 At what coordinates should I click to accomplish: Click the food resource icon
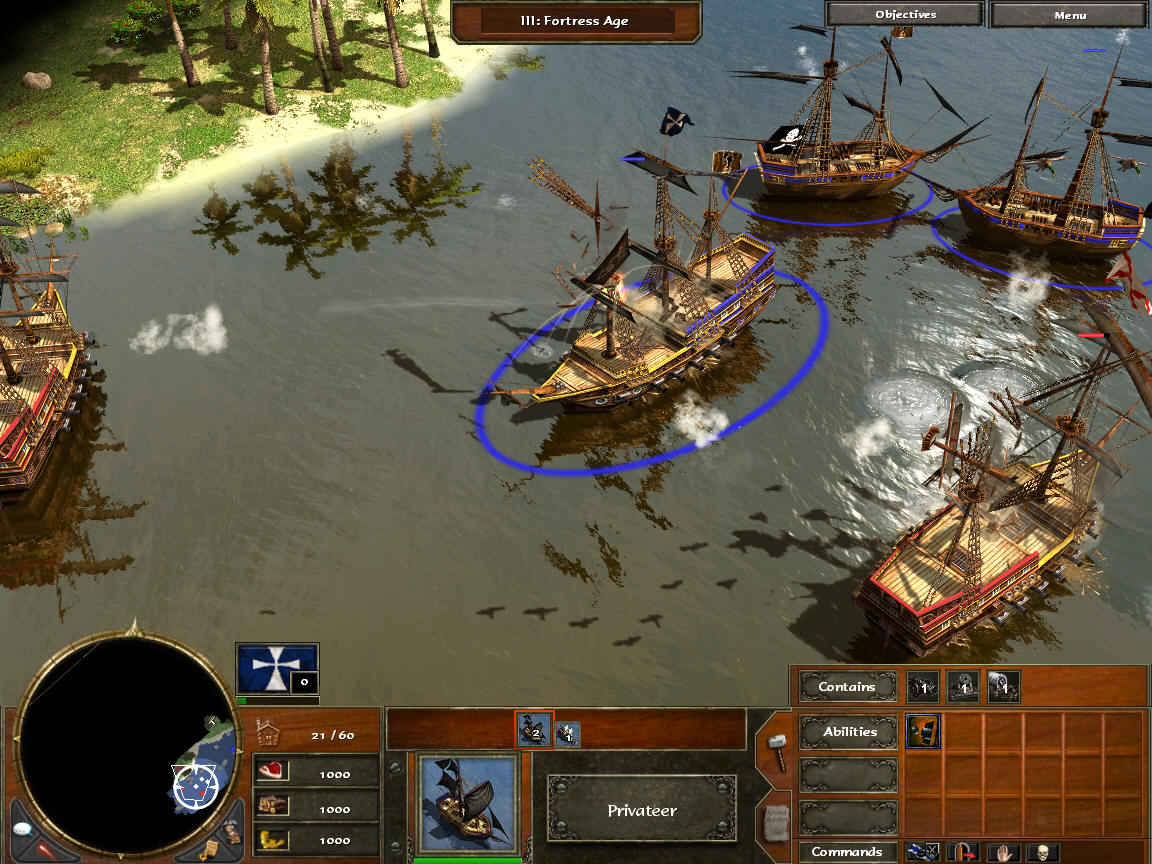[x=272, y=772]
